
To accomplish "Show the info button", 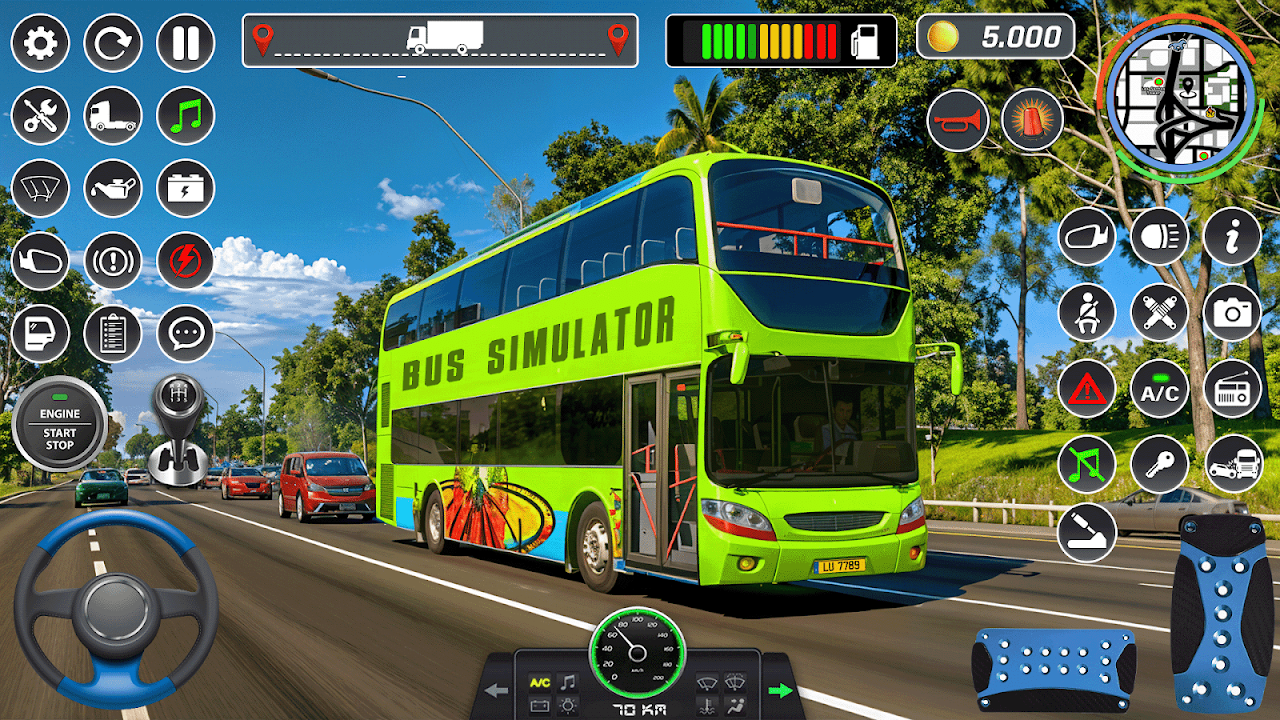I will (1232, 237).
